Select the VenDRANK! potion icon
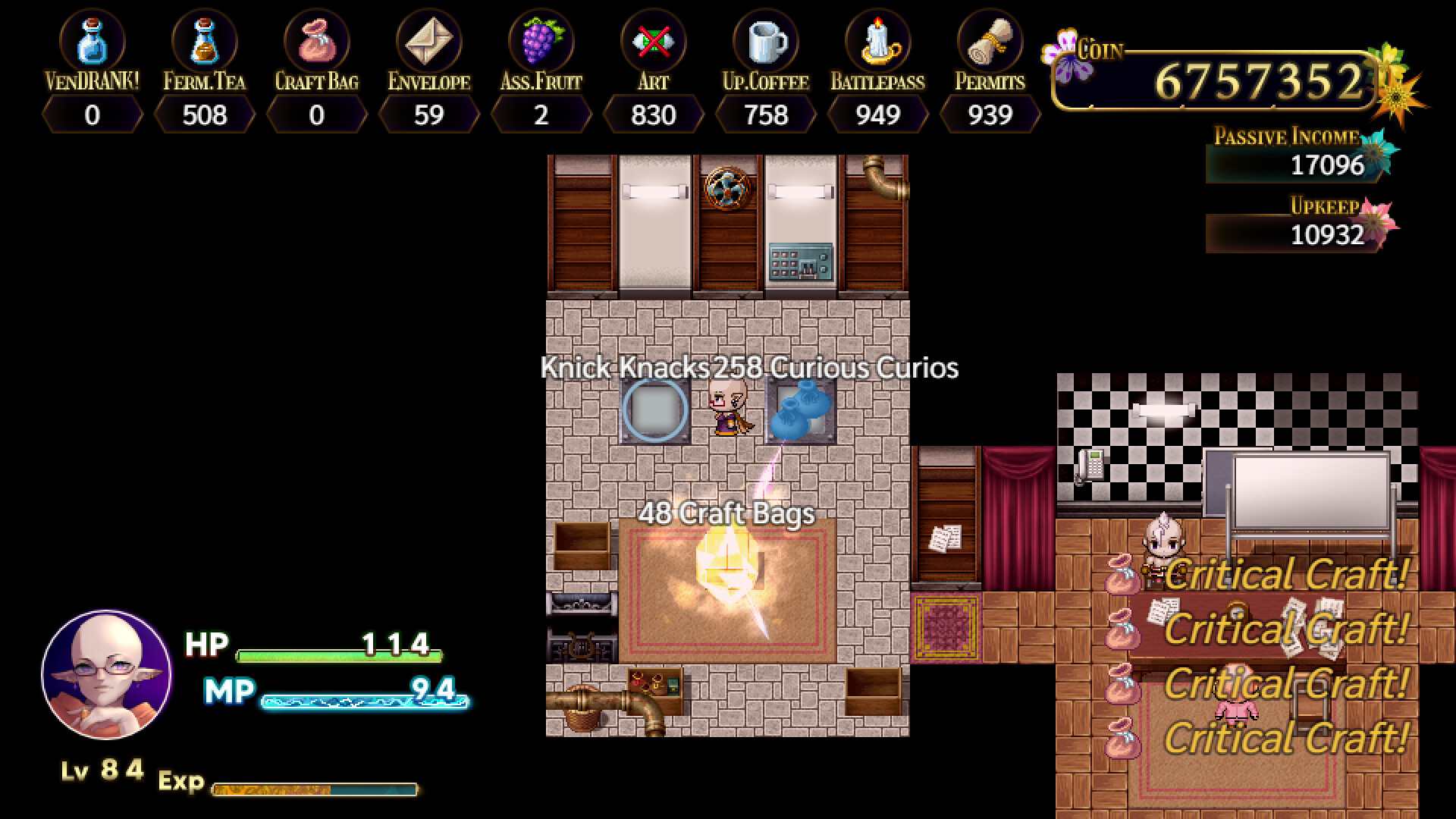This screenshot has height=819, width=1456. [x=93, y=43]
